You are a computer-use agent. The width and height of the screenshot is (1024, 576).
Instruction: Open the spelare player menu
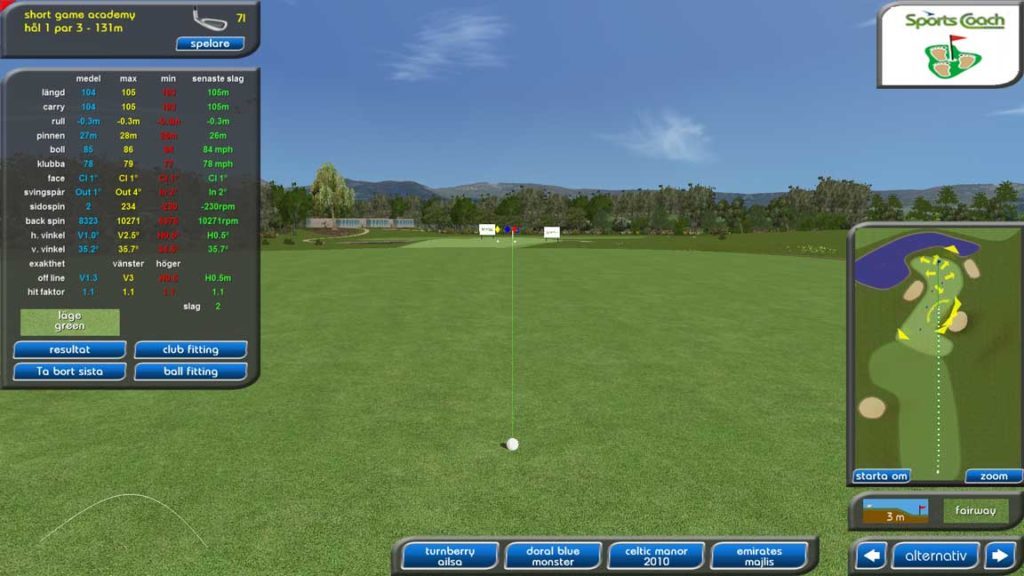tap(210, 44)
